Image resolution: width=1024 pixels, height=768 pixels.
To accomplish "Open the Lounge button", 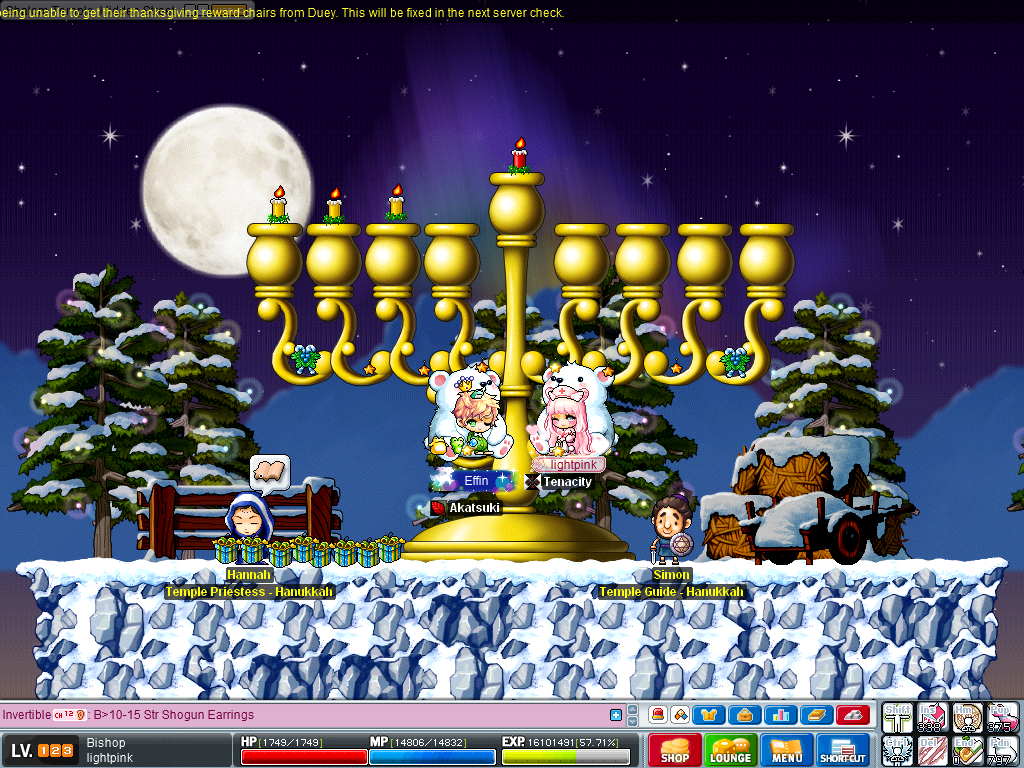I will 731,750.
